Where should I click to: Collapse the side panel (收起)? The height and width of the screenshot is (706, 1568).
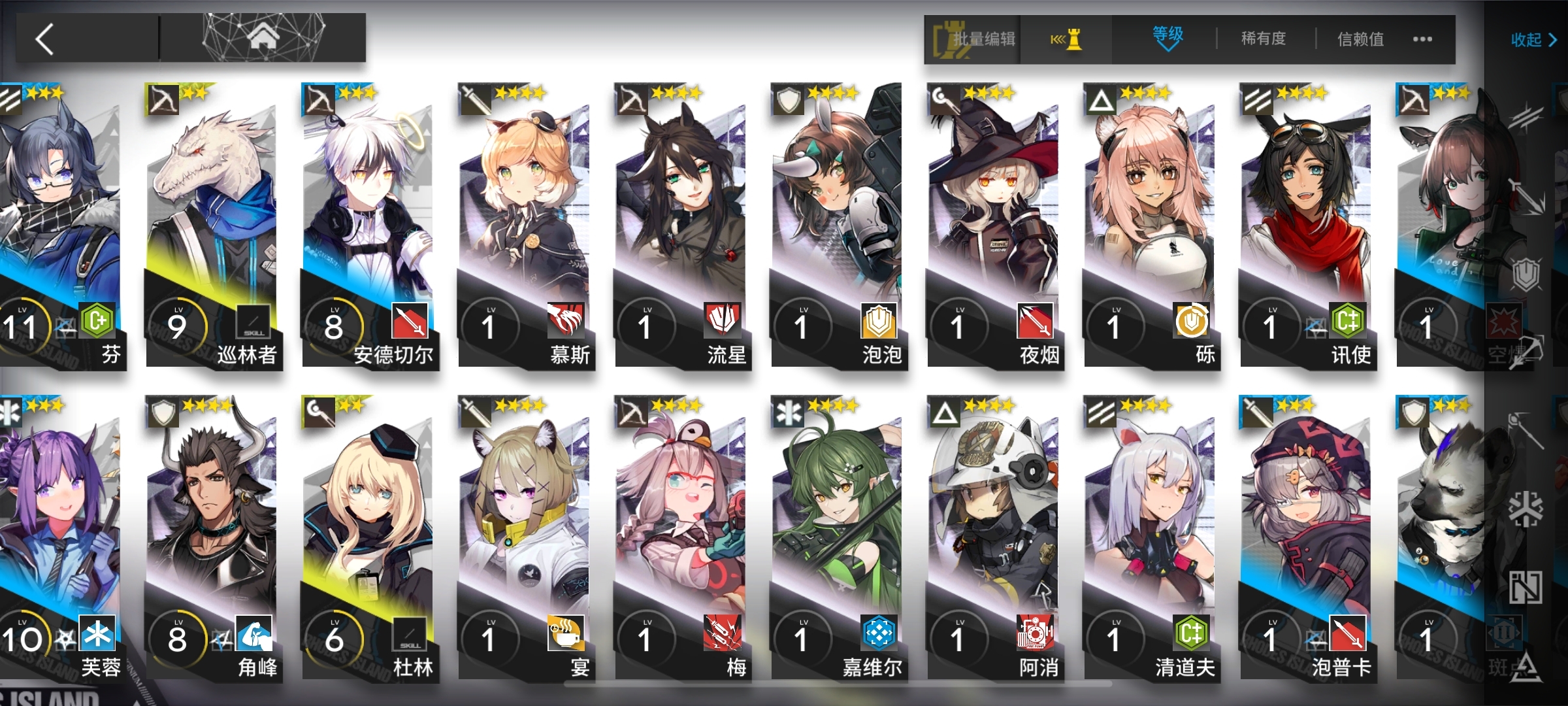coord(1533,40)
